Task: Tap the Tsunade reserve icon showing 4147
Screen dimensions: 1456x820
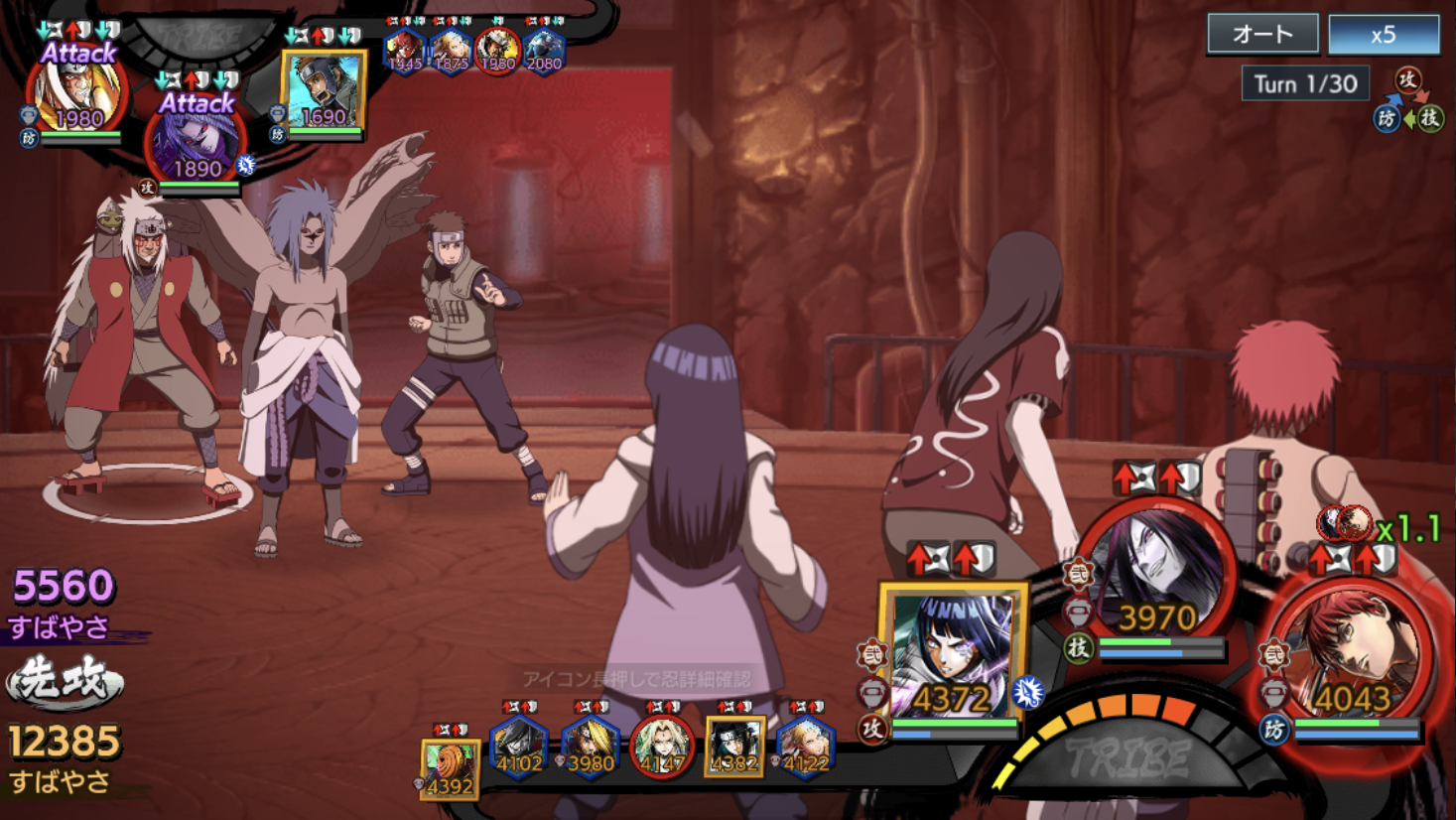Action: coord(661,747)
